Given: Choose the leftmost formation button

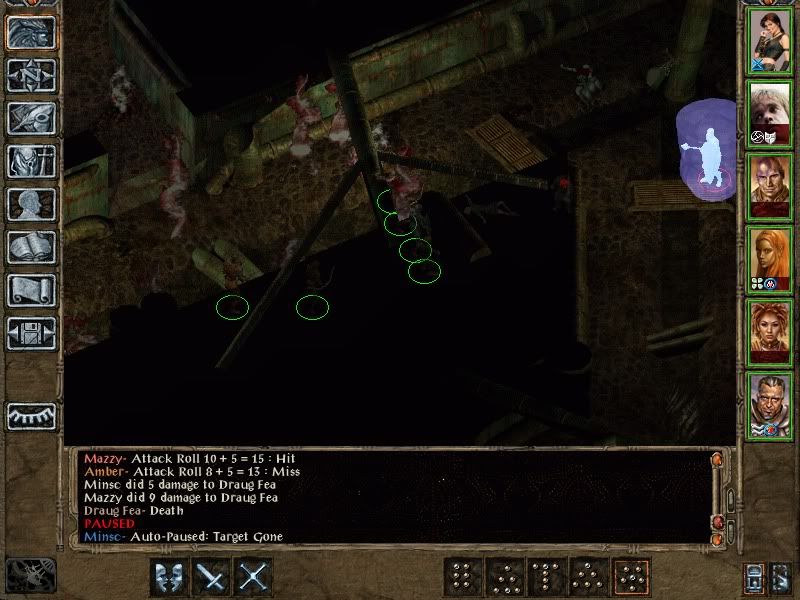Looking at the screenshot, I should pyautogui.click(x=461, y=577).
